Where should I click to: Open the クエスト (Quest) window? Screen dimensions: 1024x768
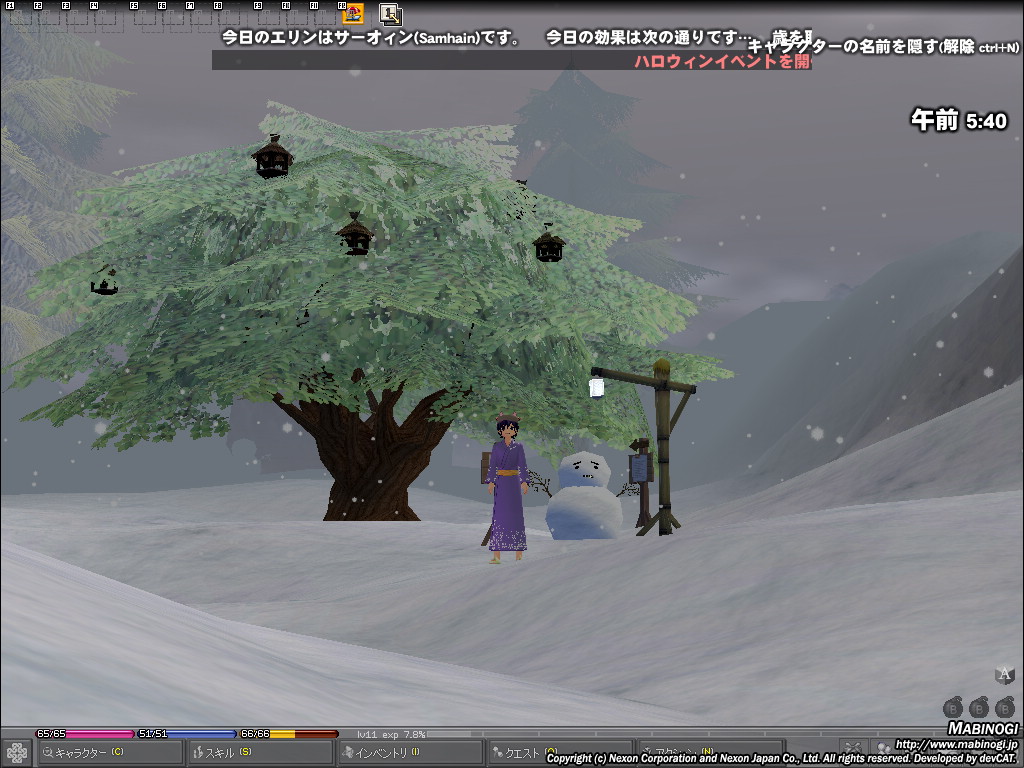[x=558, y=752]
